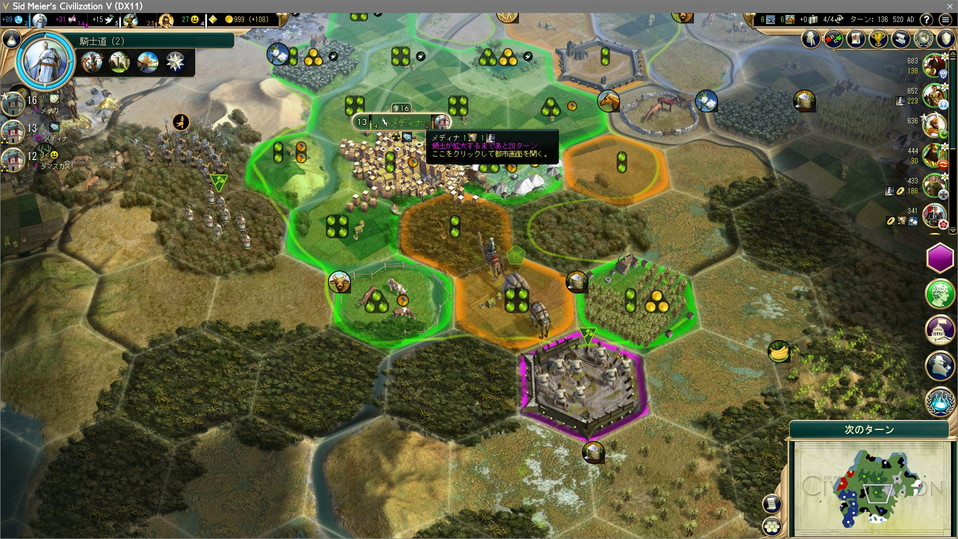Open the white building notification icon
This screenshot has height=539, width=958.
pos(940,329)
